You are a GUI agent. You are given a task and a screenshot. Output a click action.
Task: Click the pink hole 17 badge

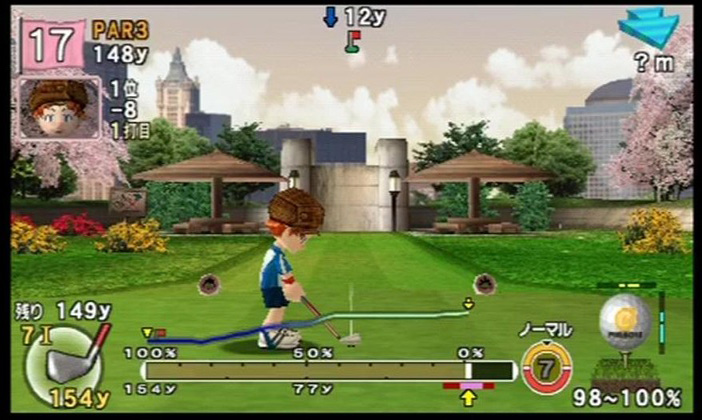click(52, 46)
